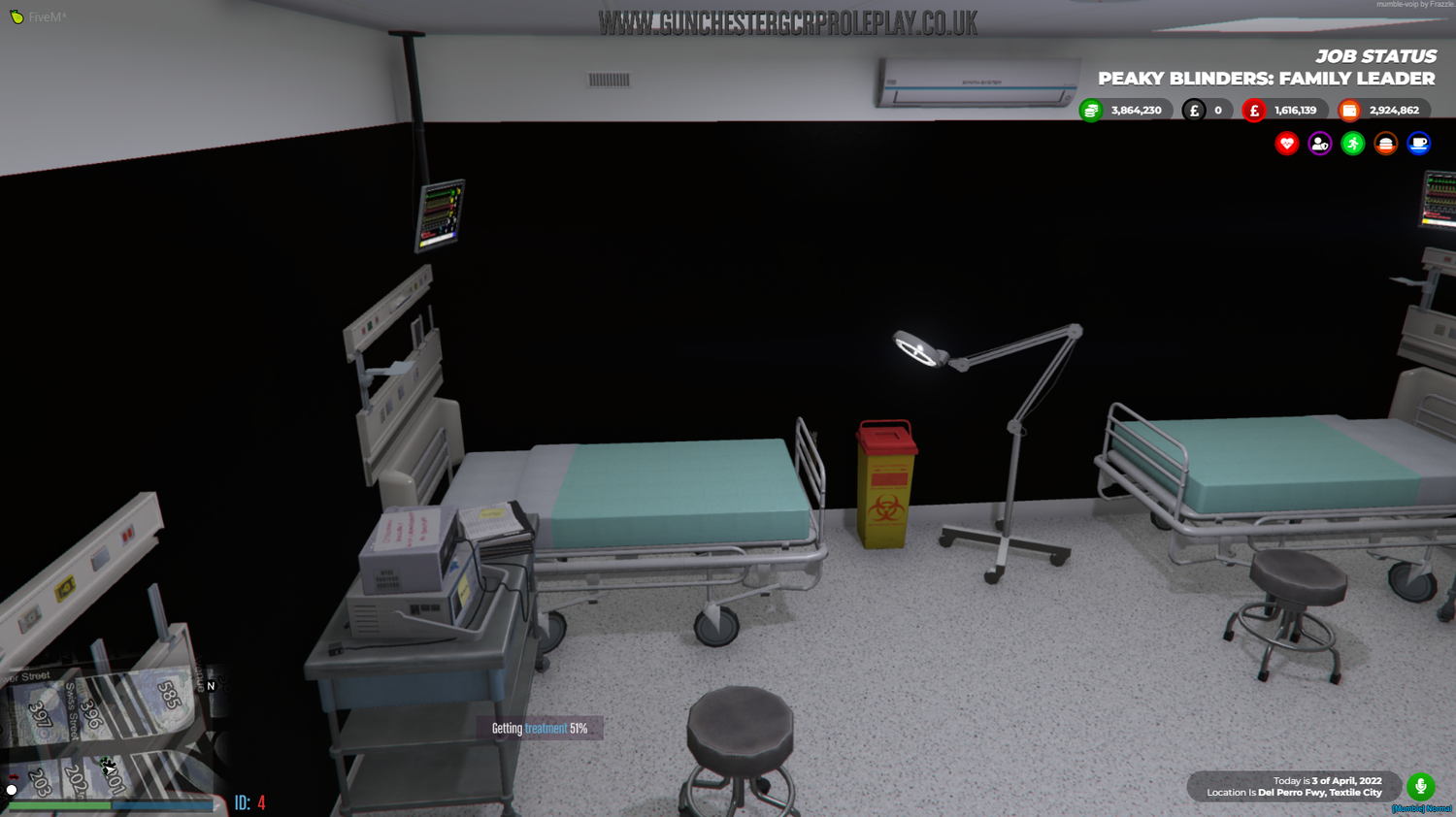
Task: Select the black pound coin icon
Action: click(1195, 110)
